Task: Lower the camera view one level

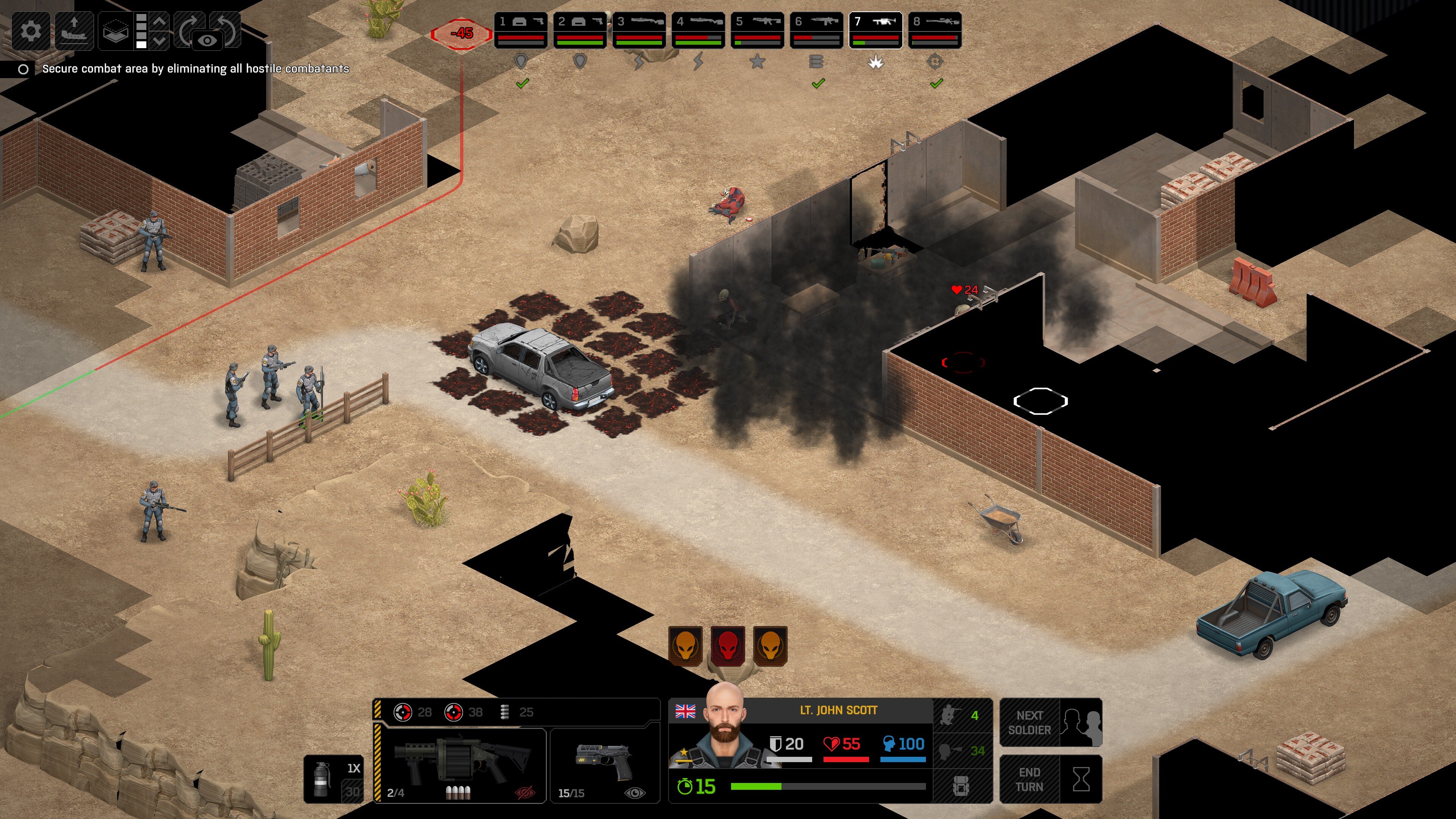Action: click(x=159, y=41)
